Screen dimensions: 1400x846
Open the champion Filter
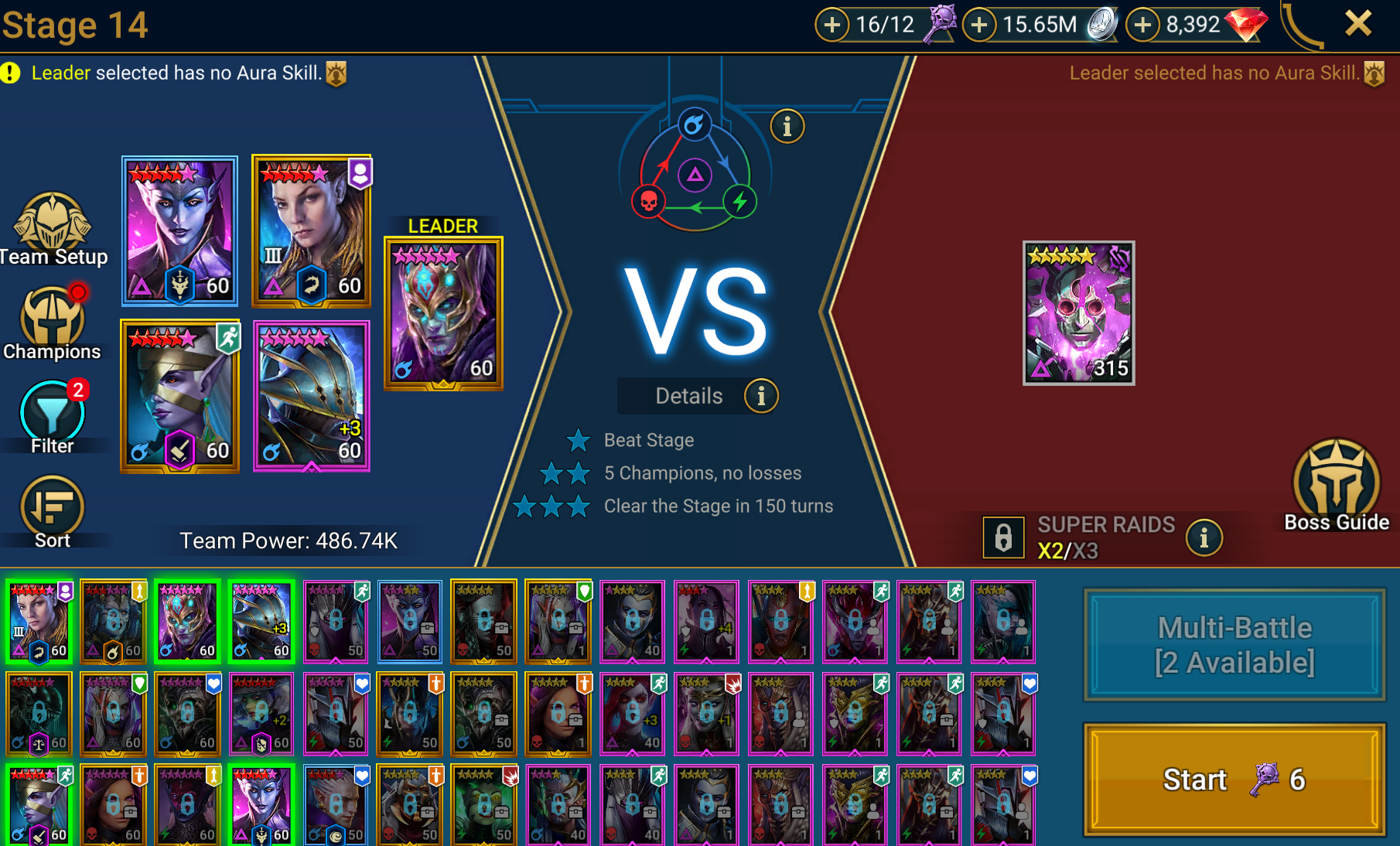click(x=52, y=418)
